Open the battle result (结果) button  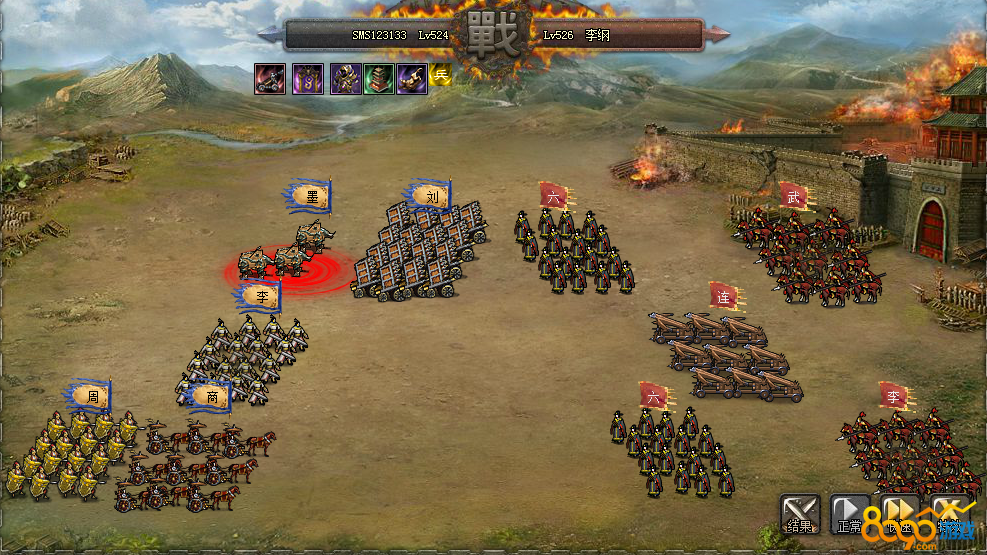coord(800,512)
